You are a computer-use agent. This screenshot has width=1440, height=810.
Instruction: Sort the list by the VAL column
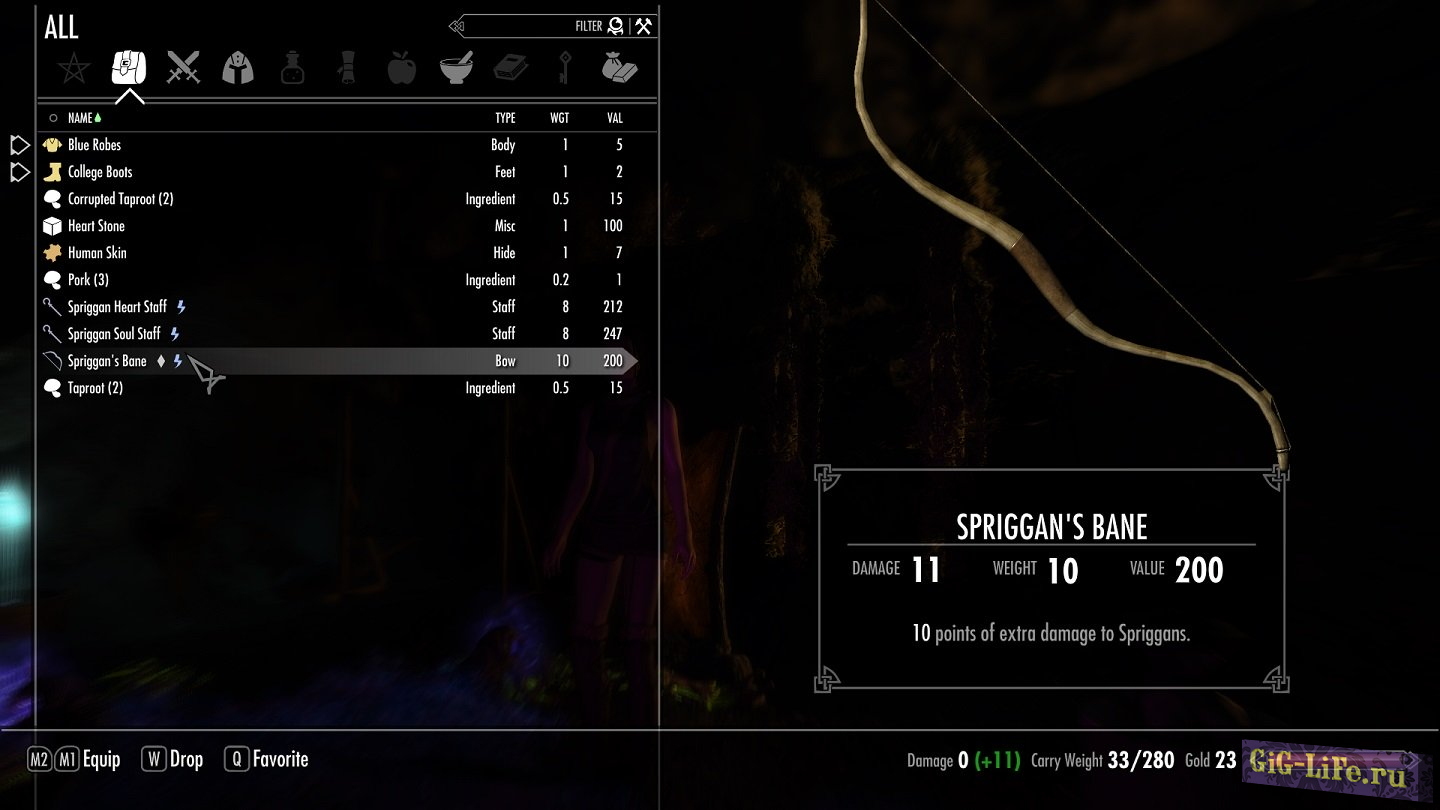[x=614, y=118]
